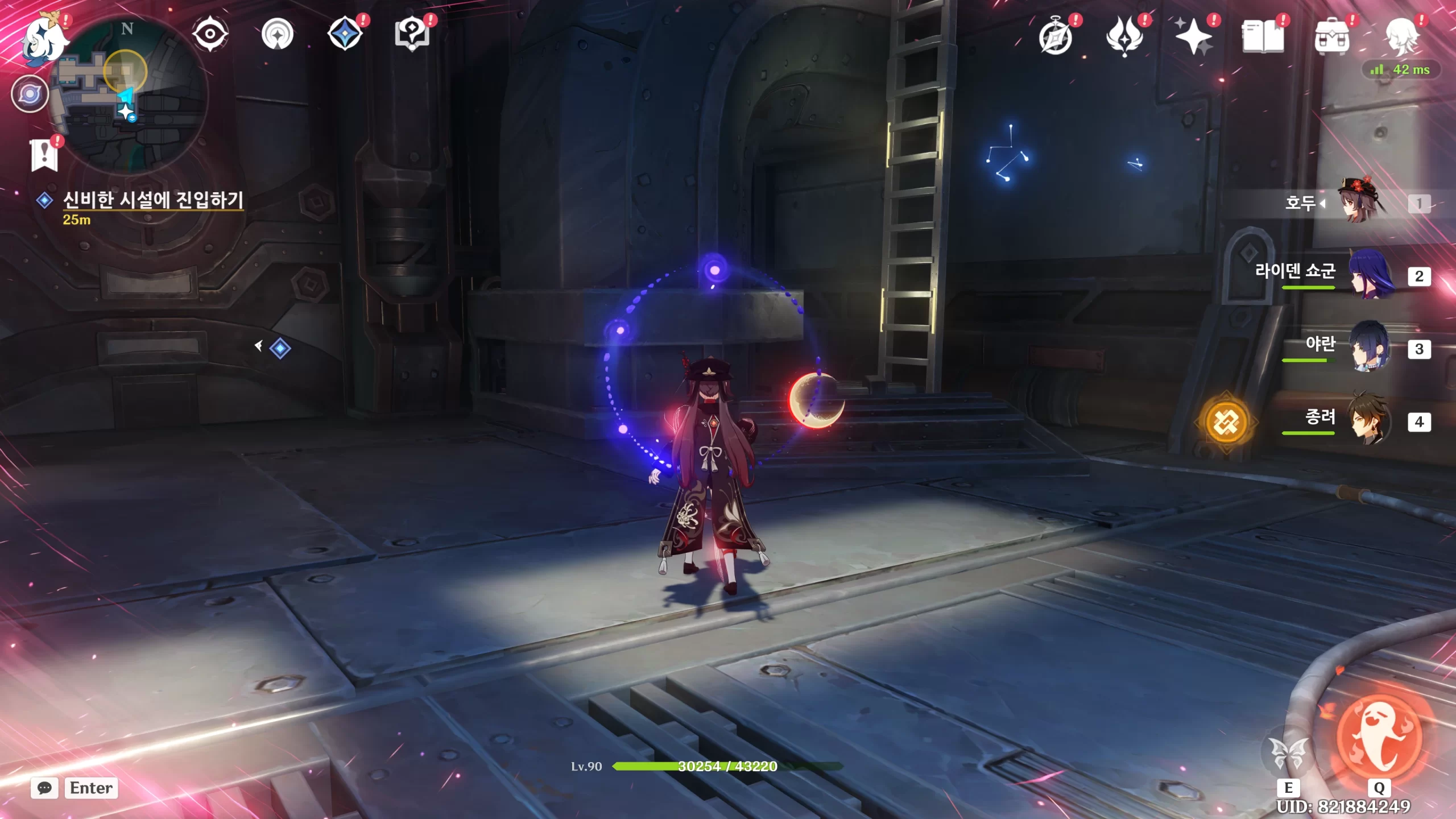Screen dimensions: 1456x819
Task: Select the tracked quest objective text
Action: tap(152, 200)
